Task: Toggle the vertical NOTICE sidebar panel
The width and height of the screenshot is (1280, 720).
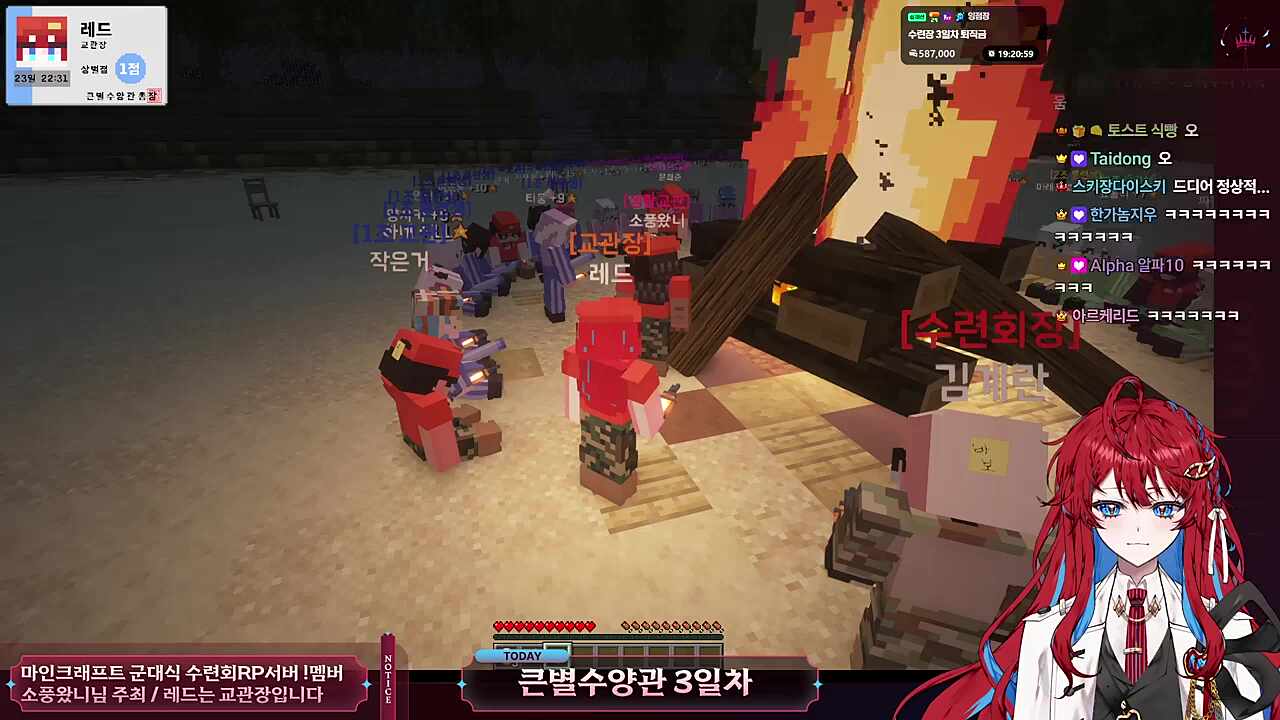Action: click(390, 675)
